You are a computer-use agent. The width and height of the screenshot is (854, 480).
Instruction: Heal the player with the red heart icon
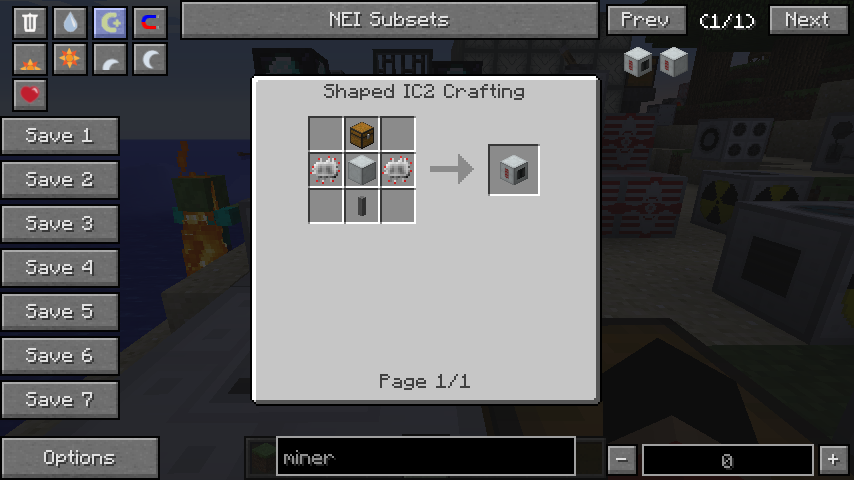30,95
